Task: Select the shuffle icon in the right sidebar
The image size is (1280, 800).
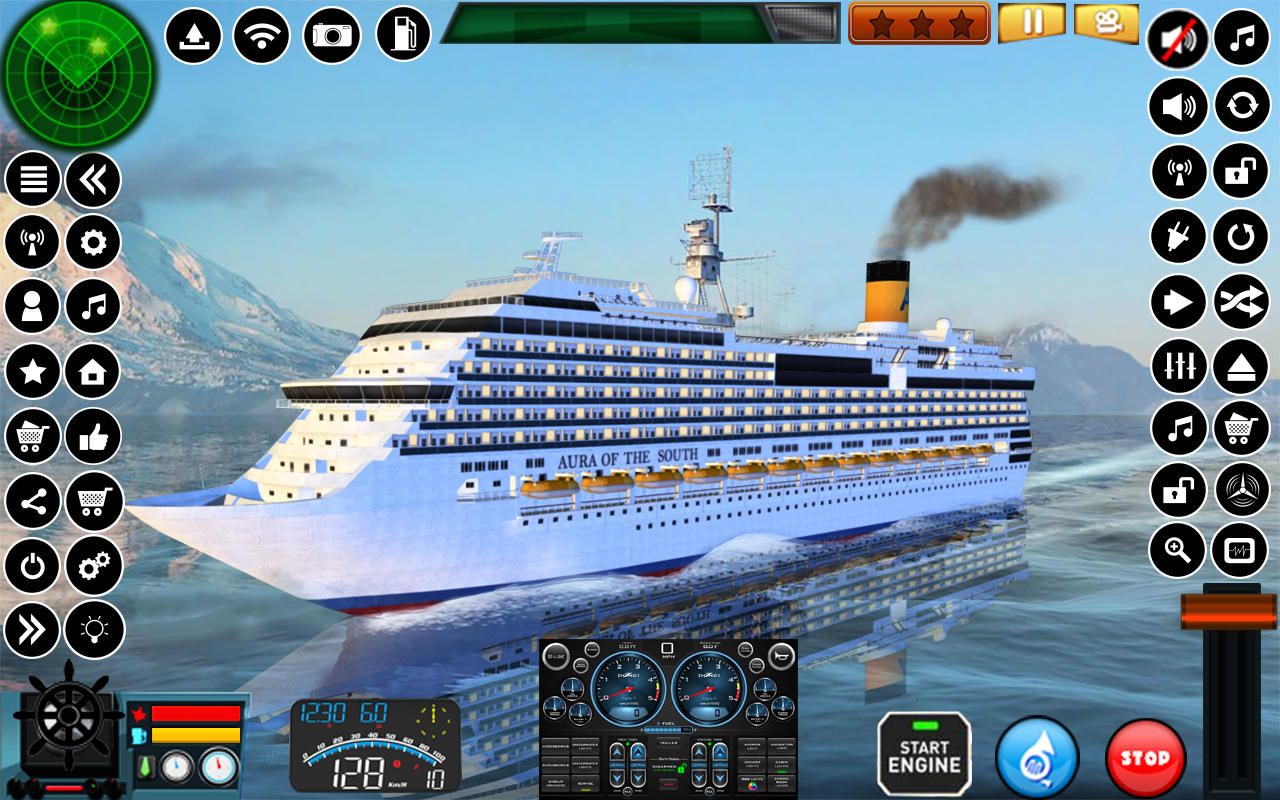Action: point(1239,302)
